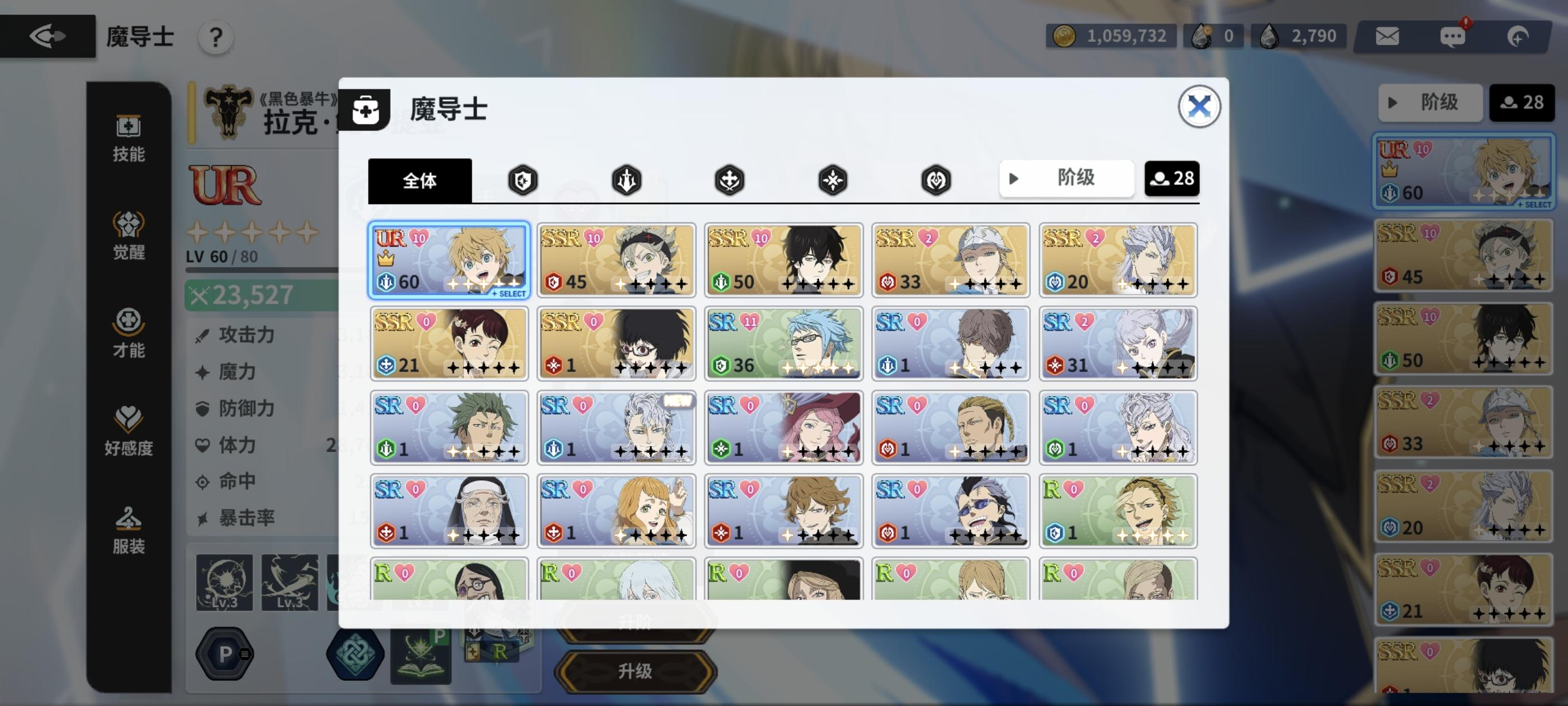Open the 服装 (costume) panel
This screenshot has width=1568, height=706.
[x=127, y=530]
